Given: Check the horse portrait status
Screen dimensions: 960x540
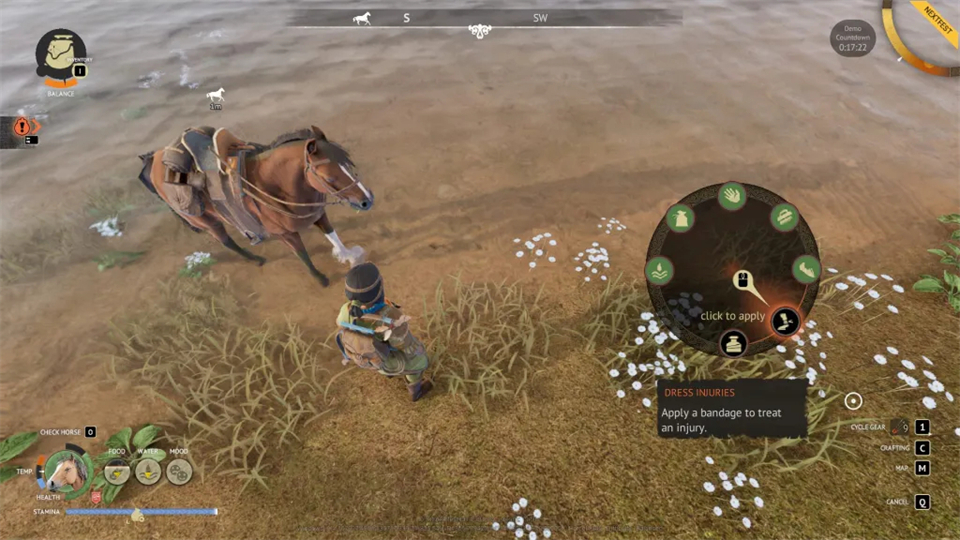Looking at the screenshot, I should pos(67,471).
